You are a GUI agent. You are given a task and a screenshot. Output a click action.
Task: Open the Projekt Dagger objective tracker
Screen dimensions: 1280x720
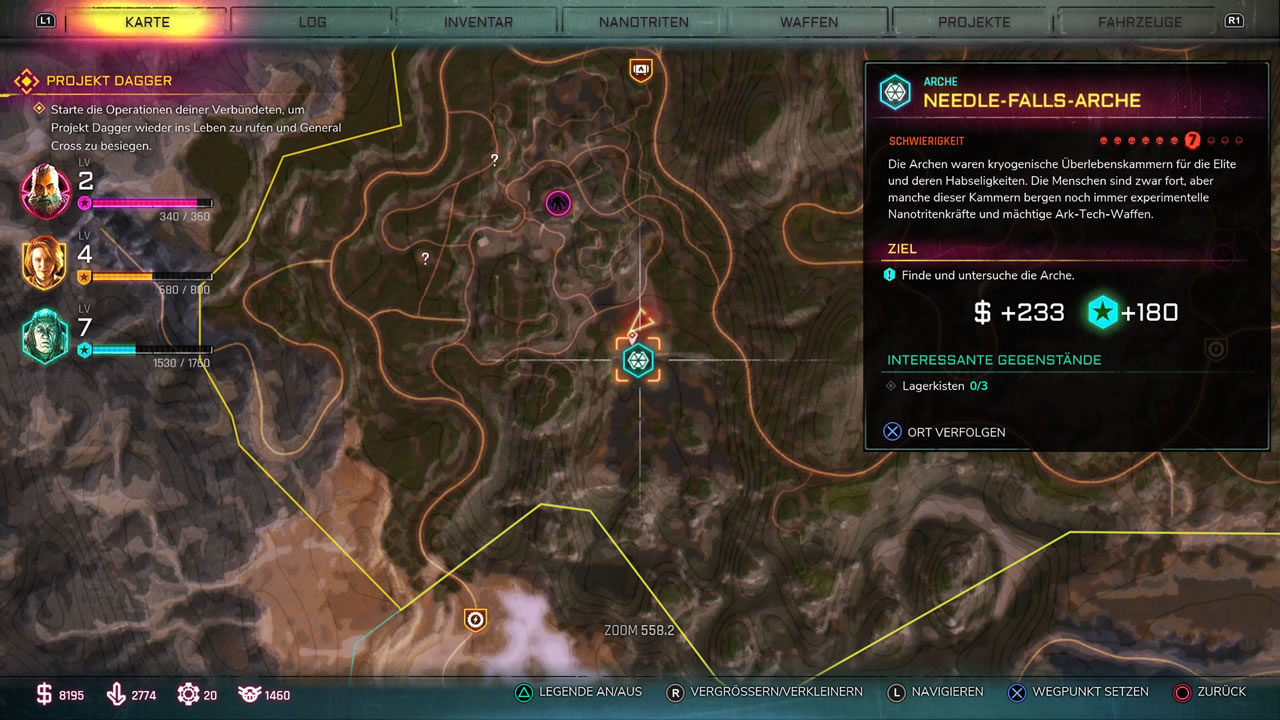[109, 80]
